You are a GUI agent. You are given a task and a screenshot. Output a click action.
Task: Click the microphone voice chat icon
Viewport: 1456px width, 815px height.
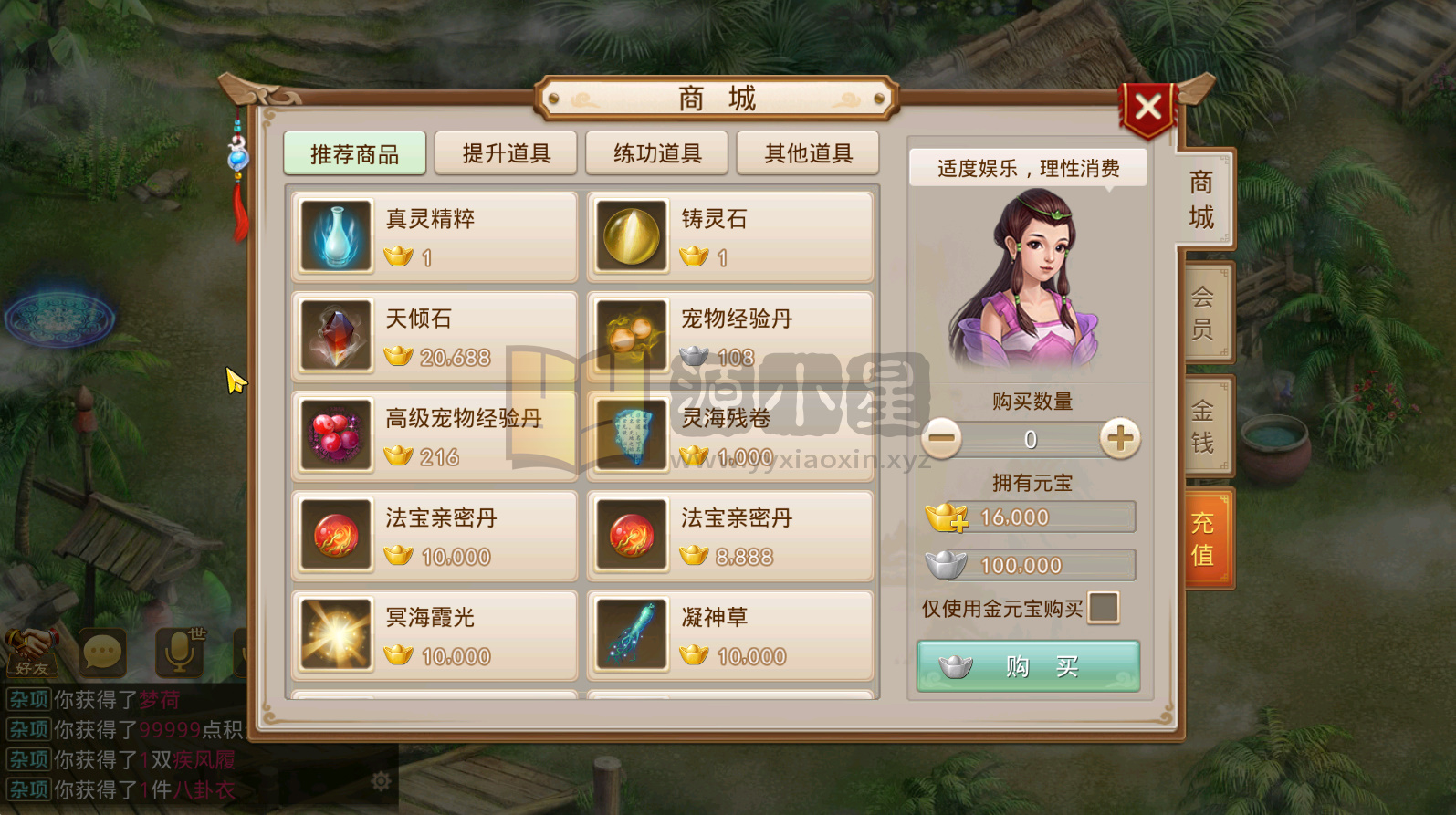(179, 653)
